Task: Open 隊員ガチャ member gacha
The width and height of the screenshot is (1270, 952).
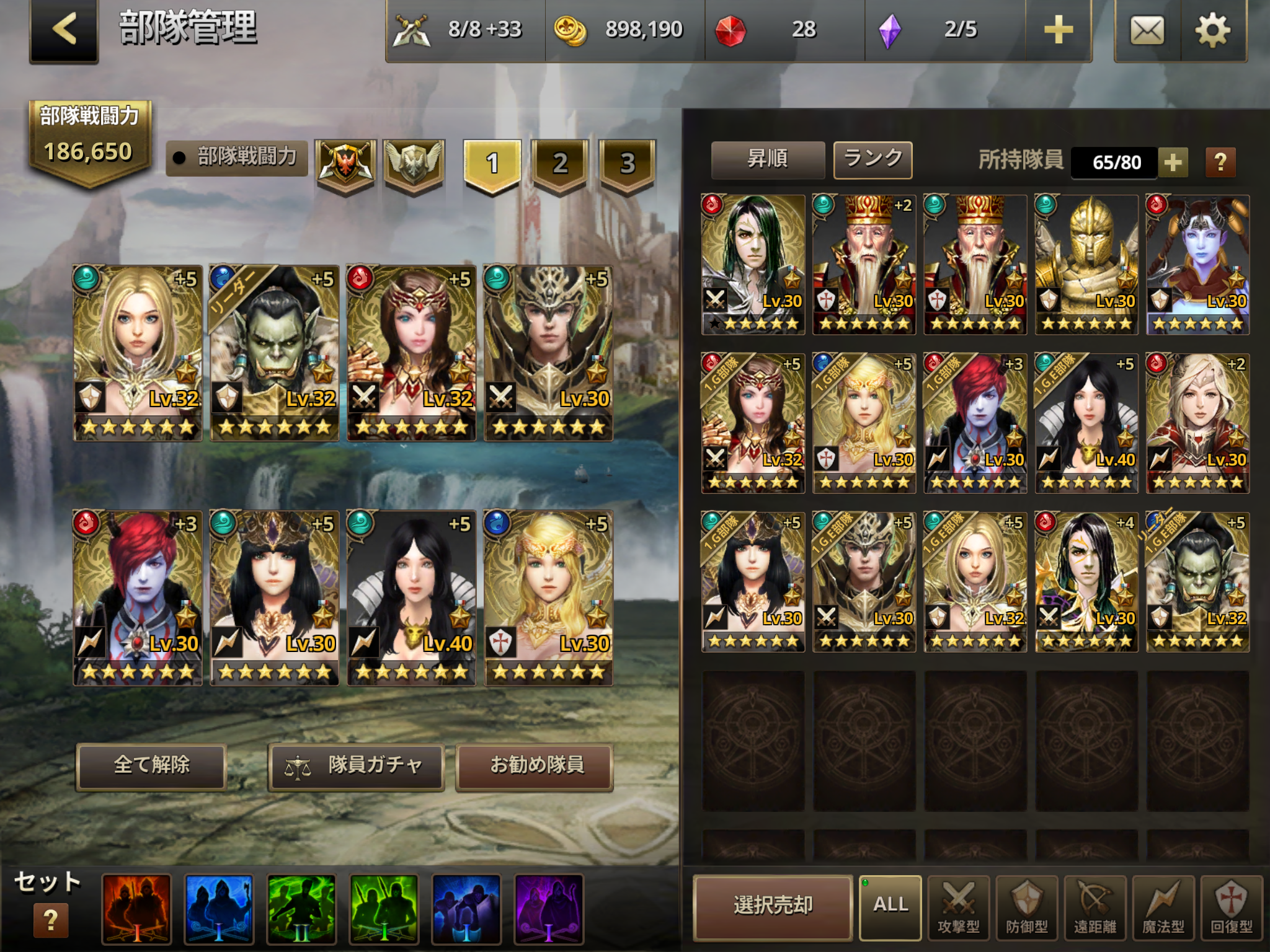Action: (x=356, y=766)
